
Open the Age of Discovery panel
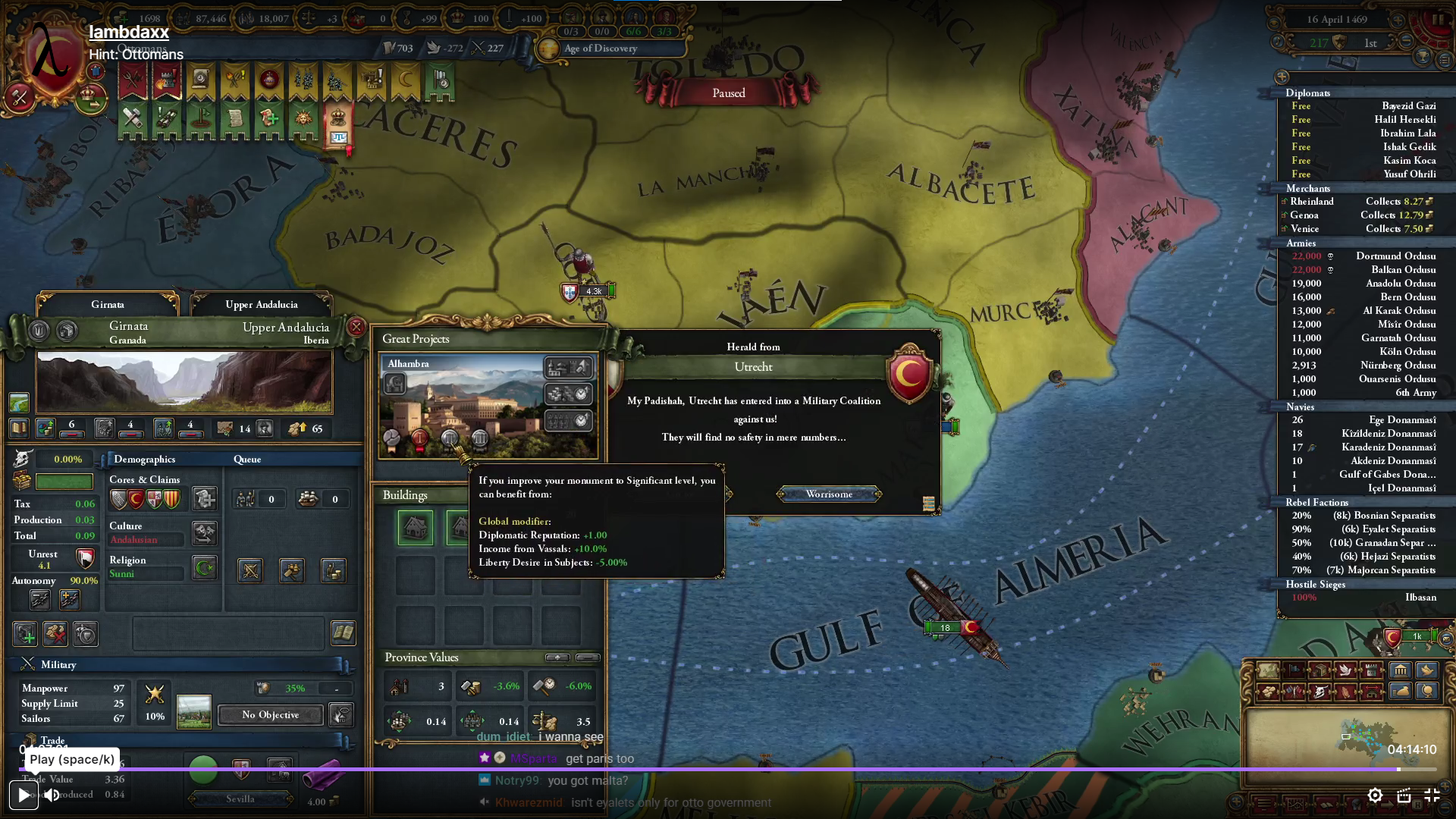[x=600, y=49]
